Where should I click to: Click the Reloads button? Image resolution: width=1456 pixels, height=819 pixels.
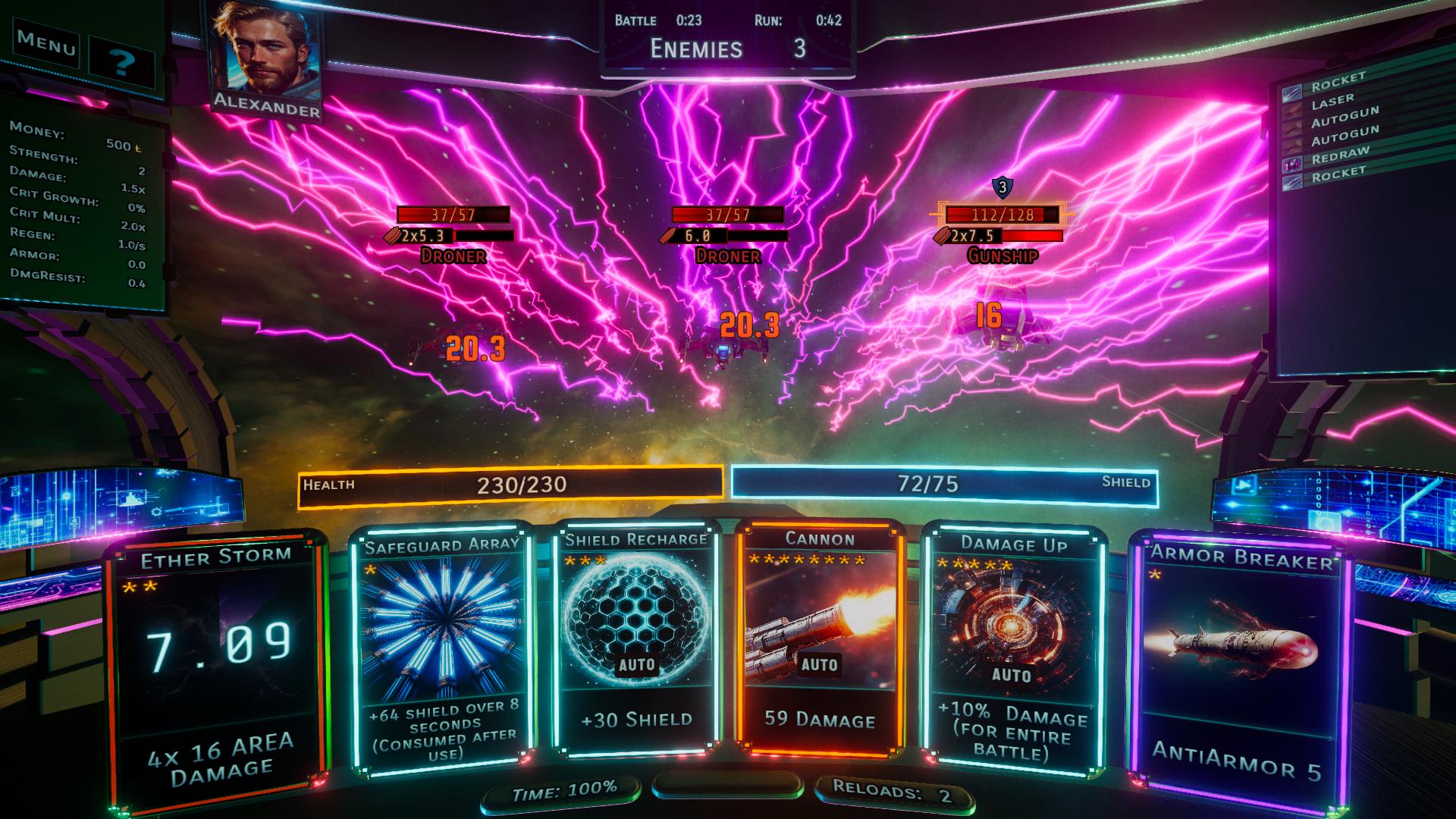pyautogui.click(x=892, y=792)
